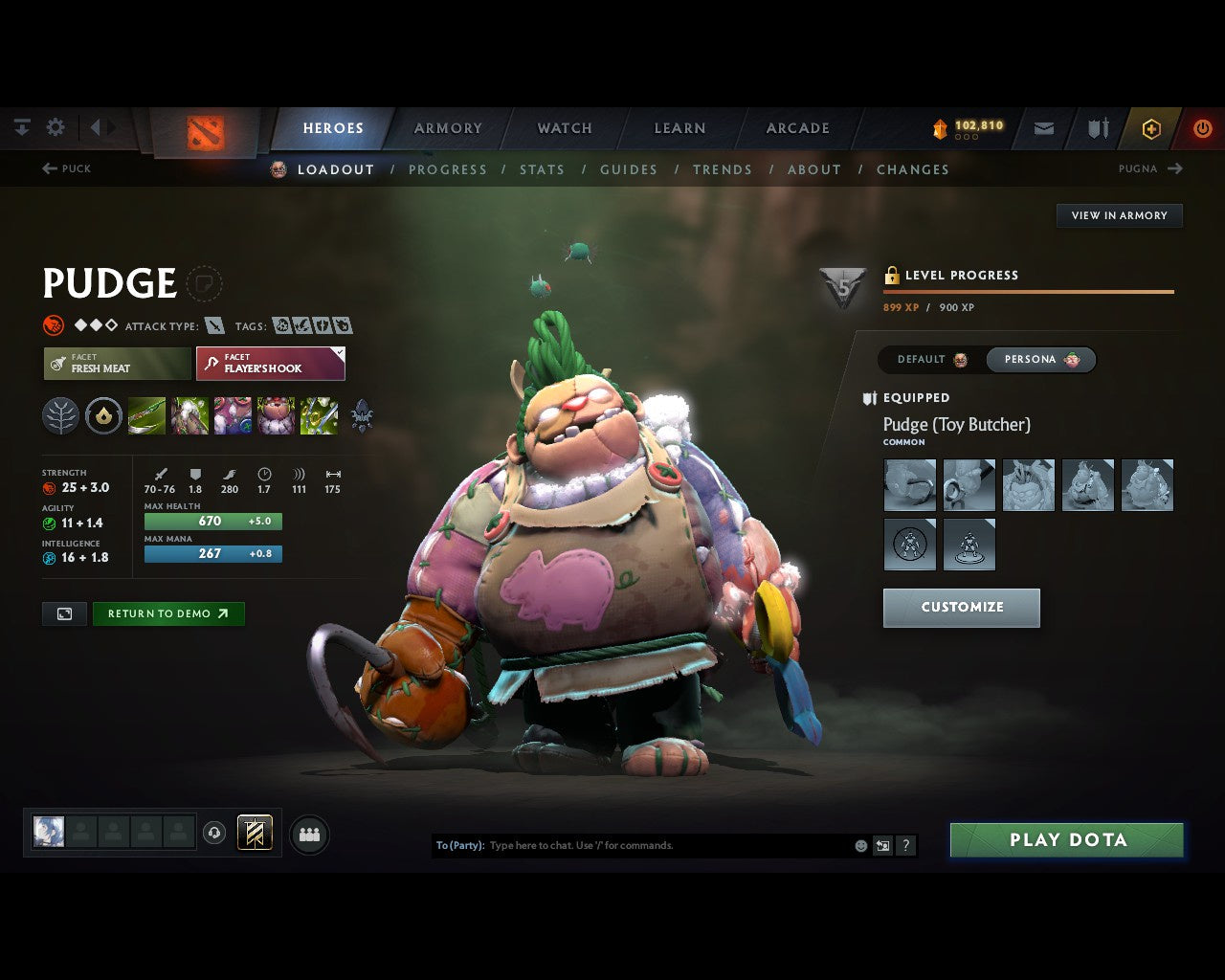Open the Changes sub-tab

pos(912,169)
